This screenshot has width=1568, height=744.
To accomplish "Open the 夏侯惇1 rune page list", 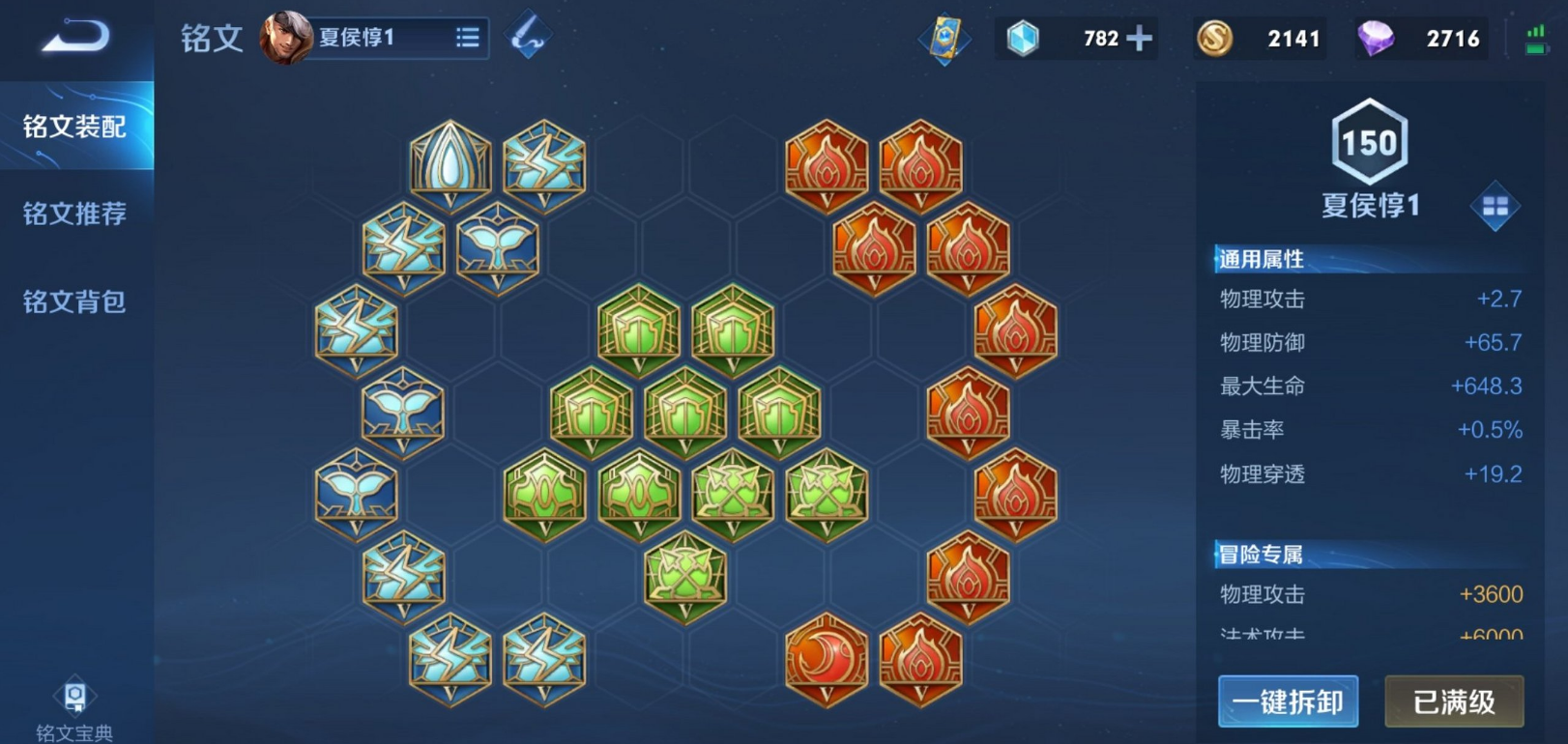I will (x=468, y=38).
